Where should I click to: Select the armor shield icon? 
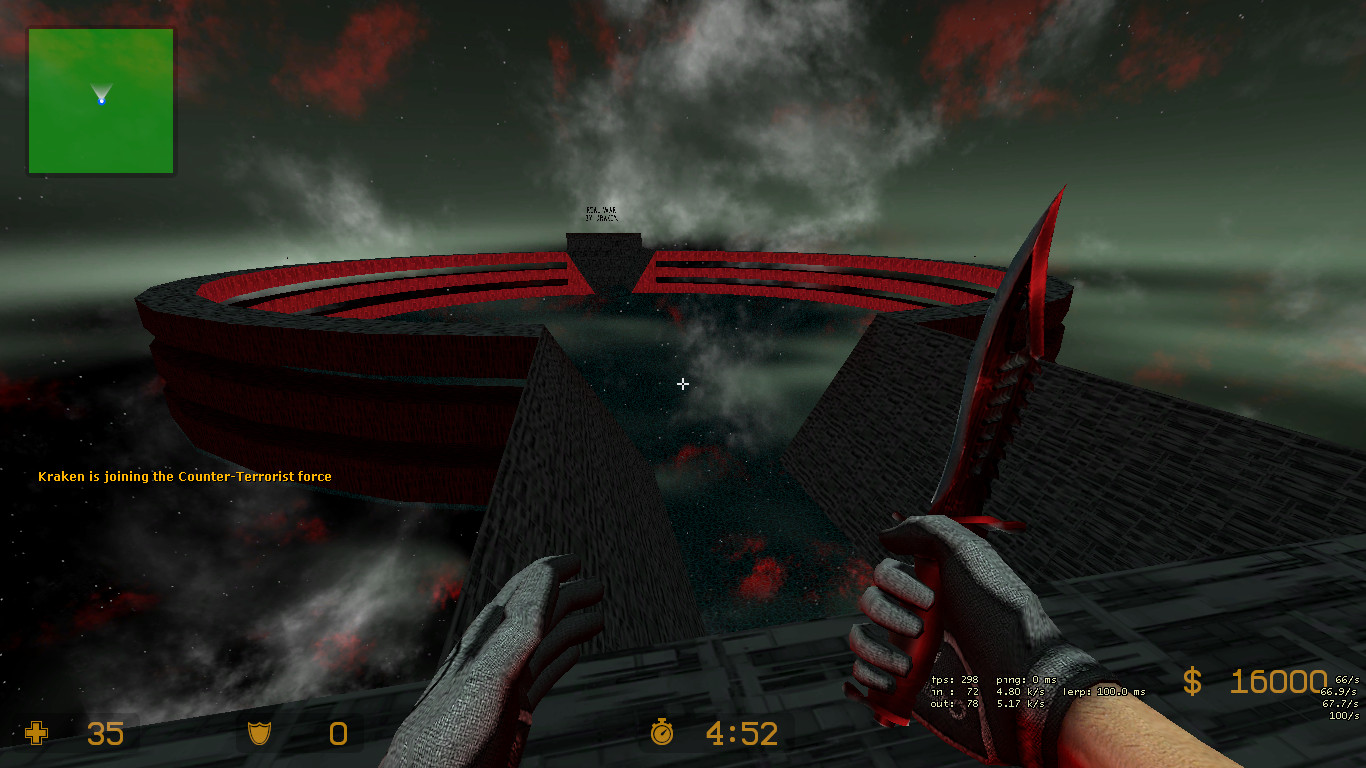[x=258, y=734]
